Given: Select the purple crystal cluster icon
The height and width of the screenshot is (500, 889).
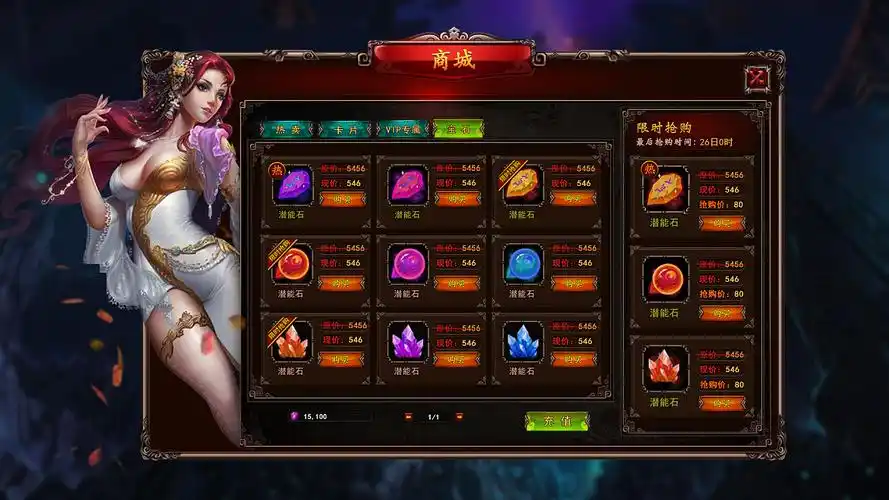Looking at the screenshot, I should point(407,341).
